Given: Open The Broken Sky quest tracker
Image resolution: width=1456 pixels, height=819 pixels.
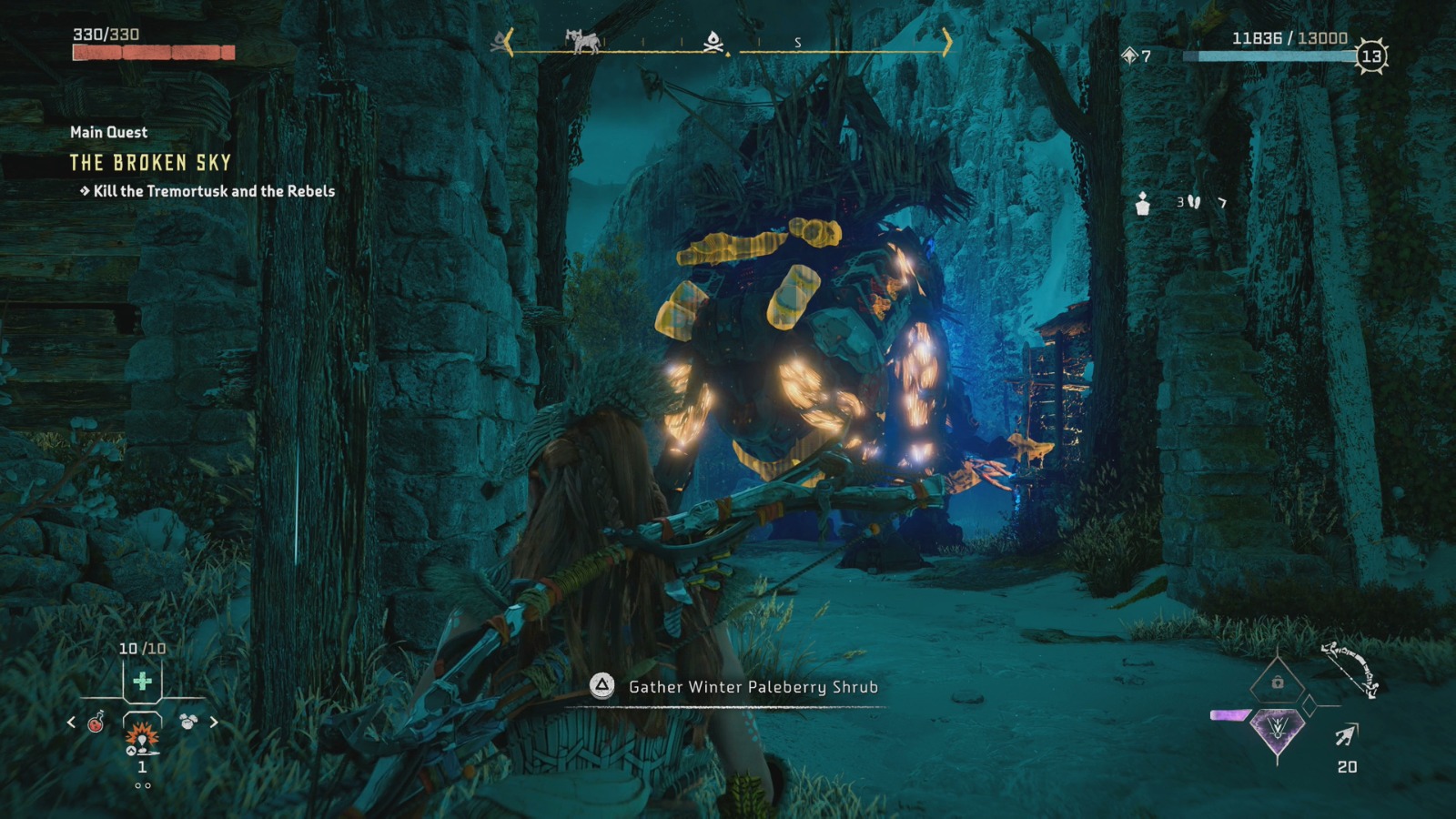Looking at the screenshot, I should coord(151,163).
